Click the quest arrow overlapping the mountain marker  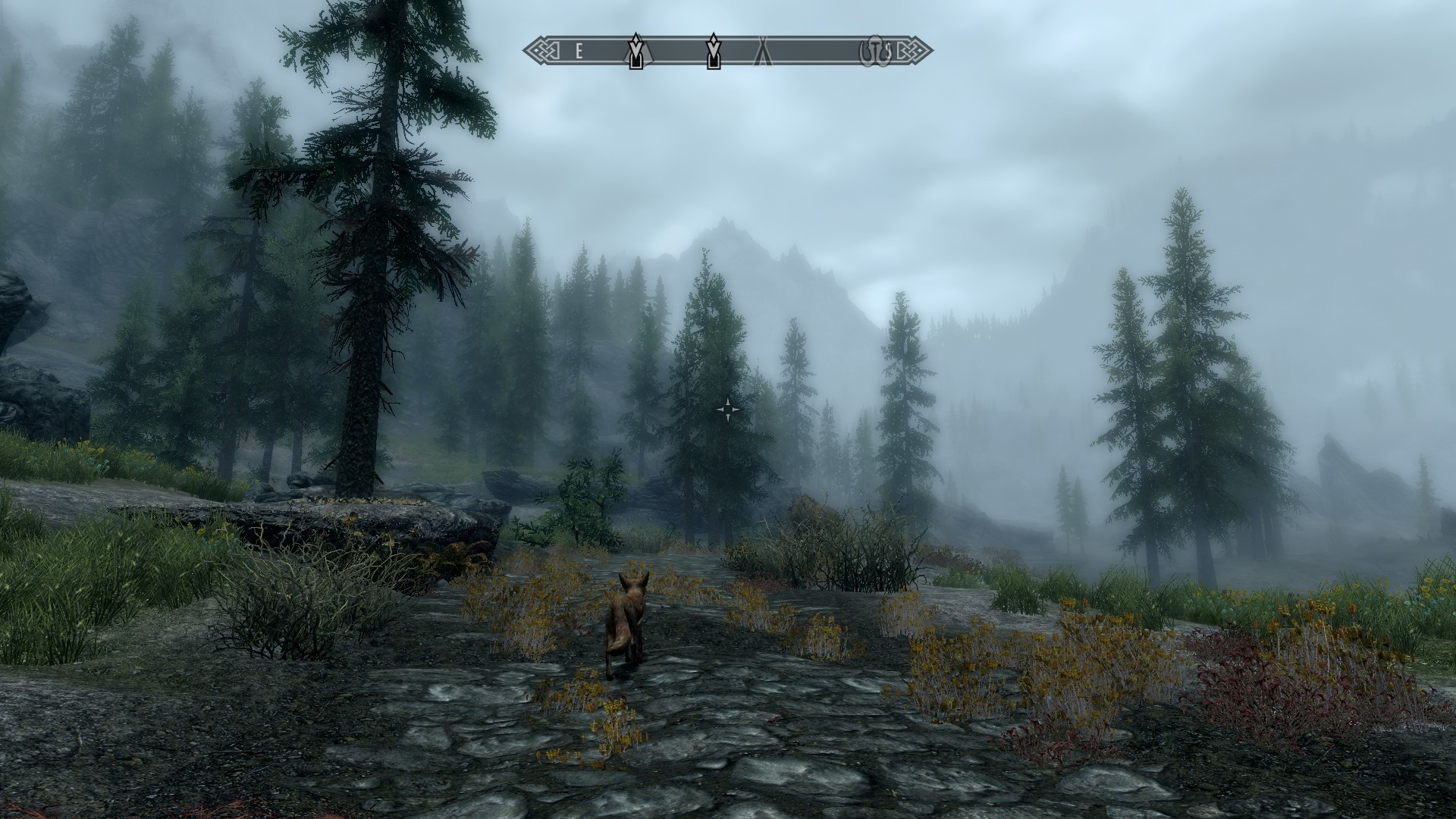pyautogui.click(x=636, y=52)
